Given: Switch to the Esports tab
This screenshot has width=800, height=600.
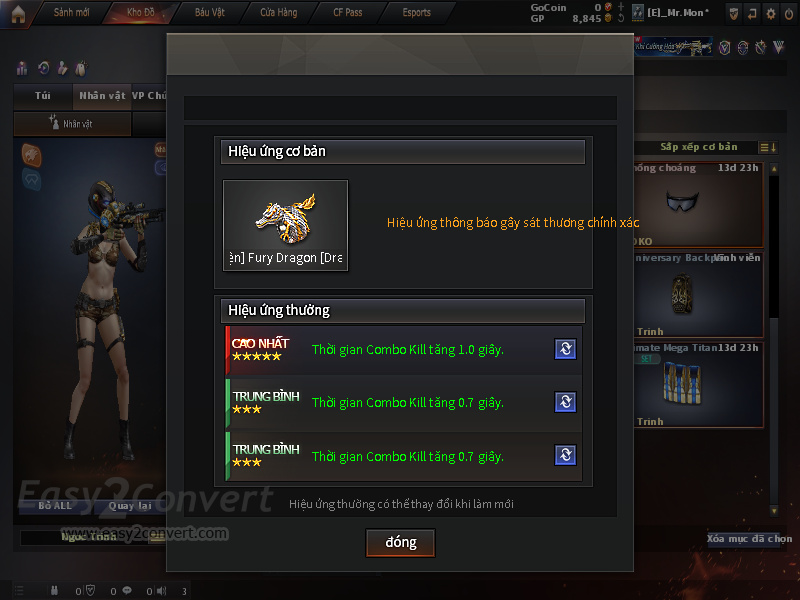Looking at the screenshot, I should tap(416, 12).
